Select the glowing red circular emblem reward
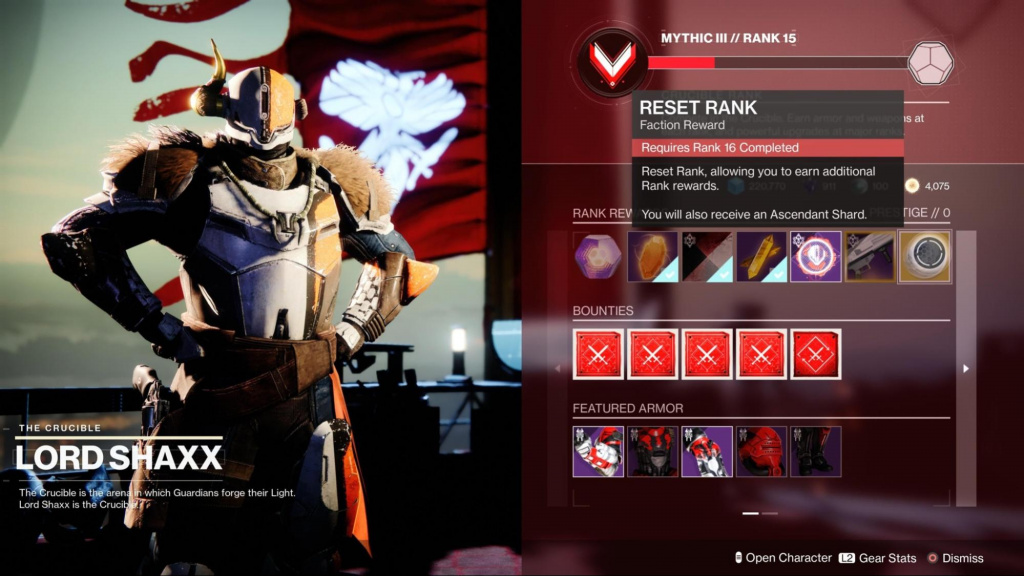1024x576 pixels. pos(816,257)
